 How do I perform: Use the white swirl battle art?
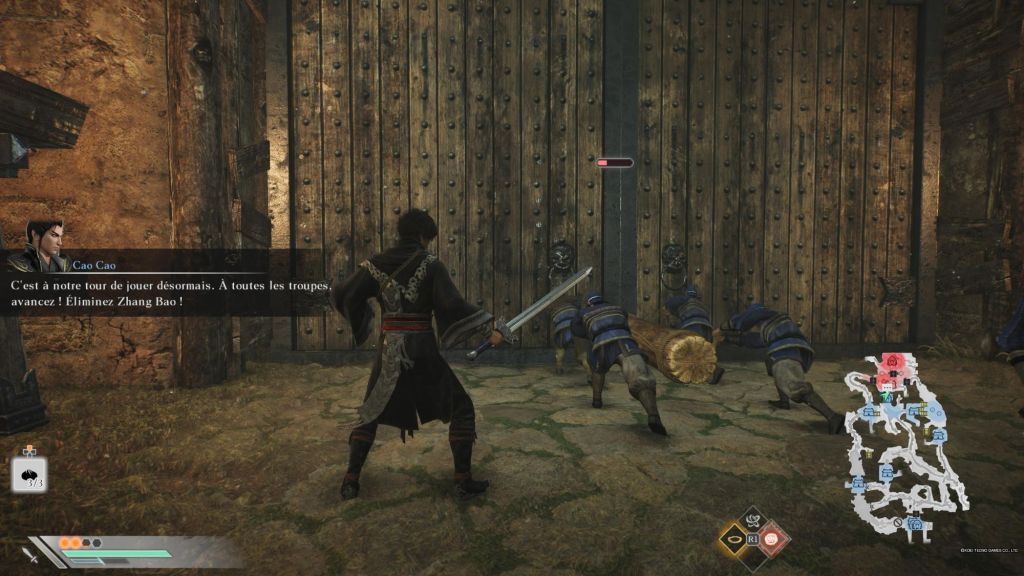pyautogui.click(x=752, y=519)
